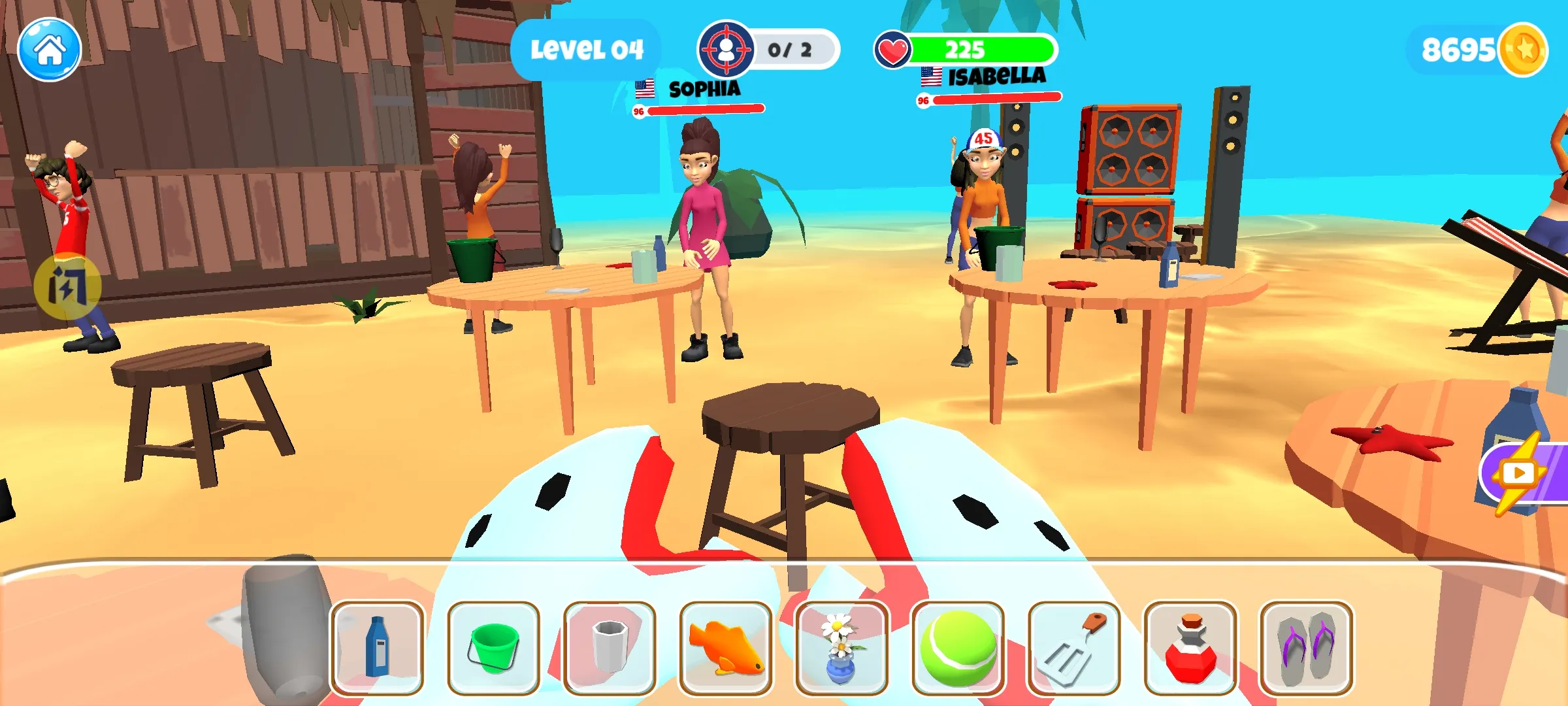Tap the heart icon next to 225
Viewport: 1568px width, 706px height.
click(894, 48)
